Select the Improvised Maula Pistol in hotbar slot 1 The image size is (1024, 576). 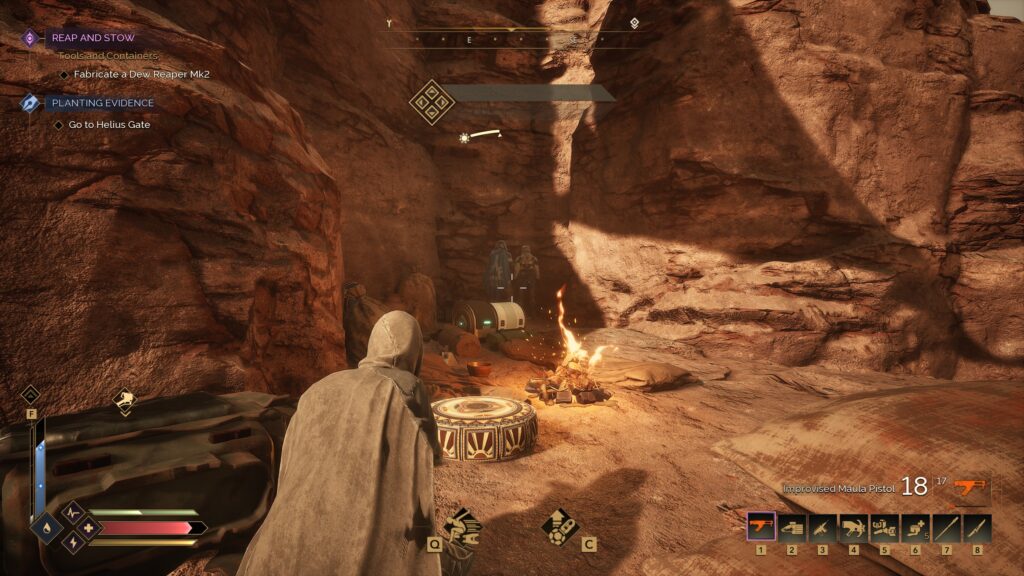pos(761,526)
